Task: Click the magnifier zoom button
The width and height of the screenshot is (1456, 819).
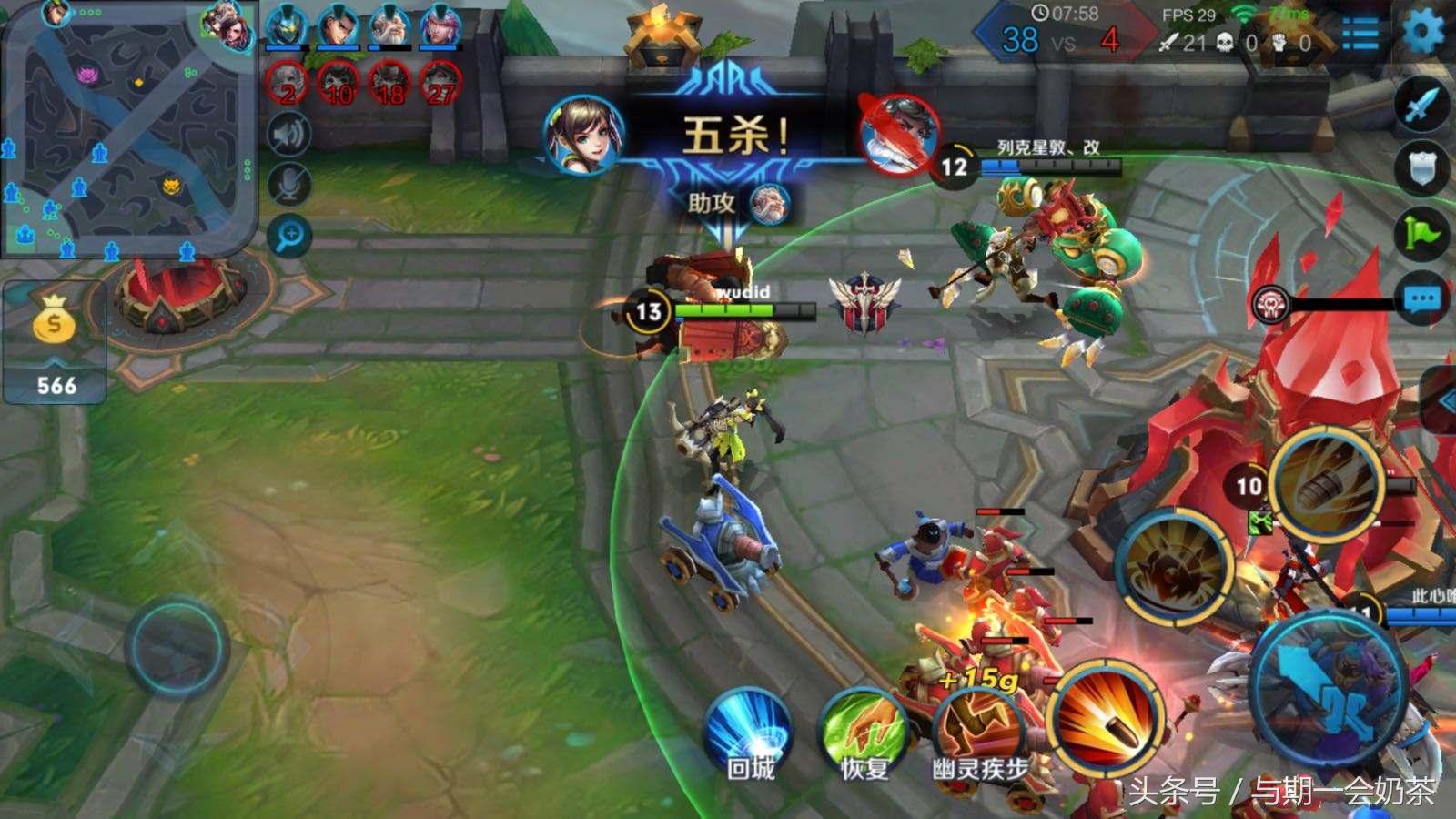Action: (x=290, y=237)
